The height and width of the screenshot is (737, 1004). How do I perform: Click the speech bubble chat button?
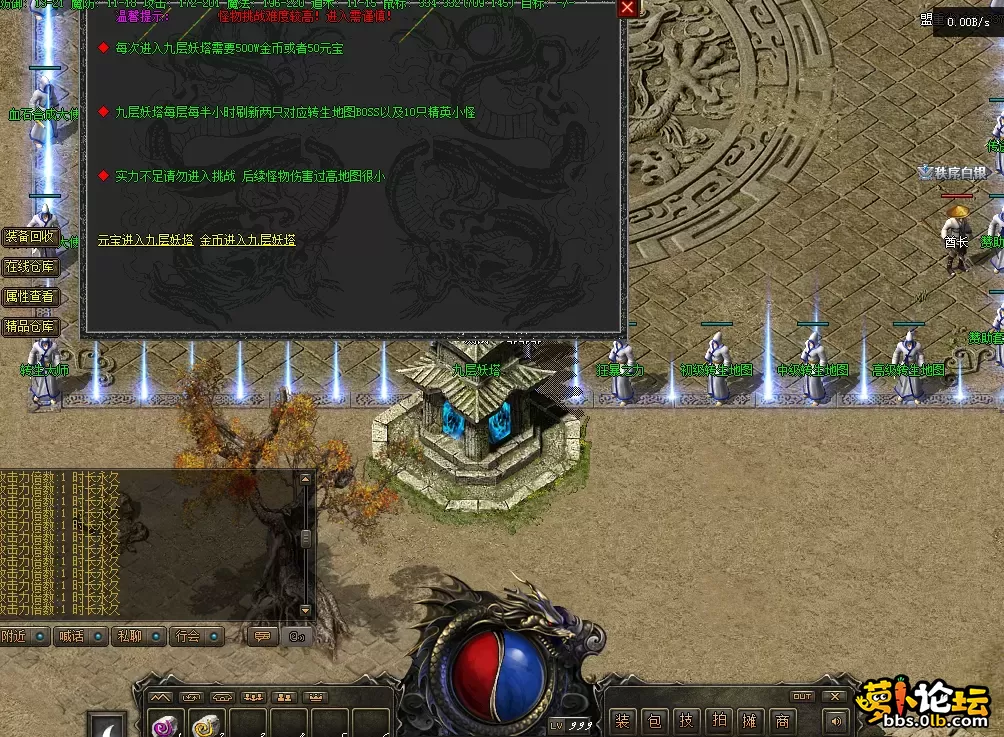click(x=262, y=636)
